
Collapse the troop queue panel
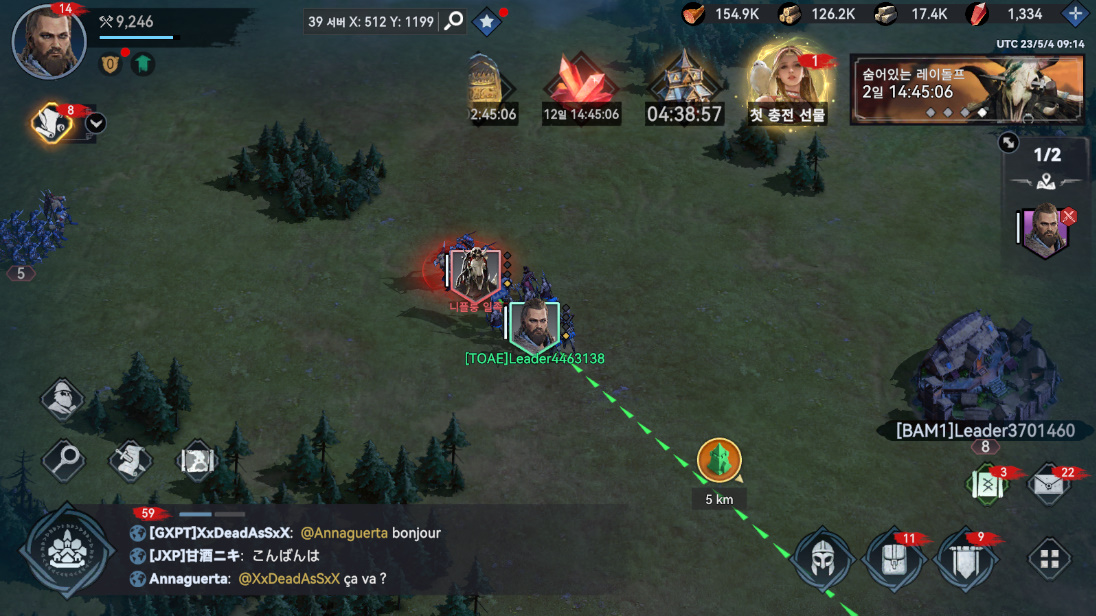(1008, 143)
